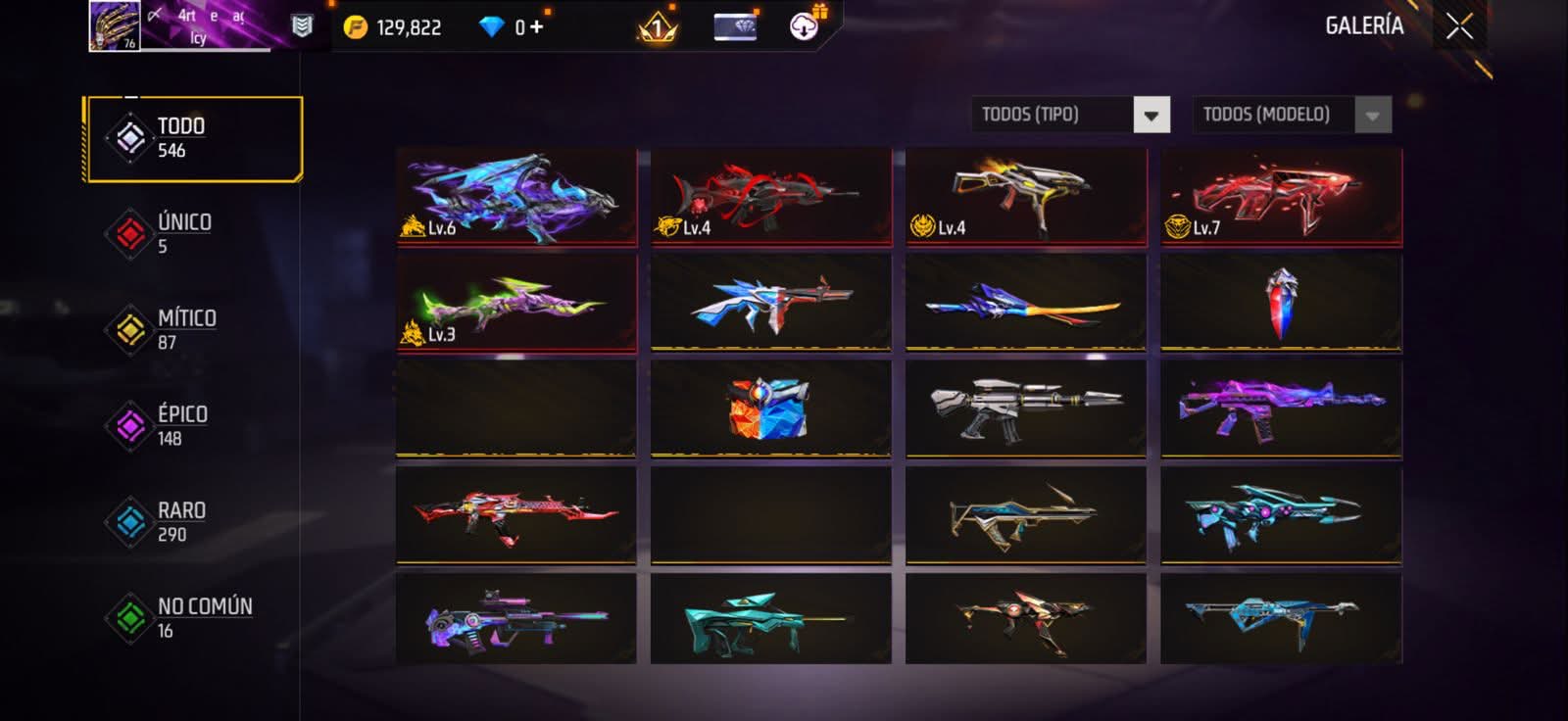Open the download icon with gift
The width and height of the screenshot is (1568, 721).
(x=805, y=26)
